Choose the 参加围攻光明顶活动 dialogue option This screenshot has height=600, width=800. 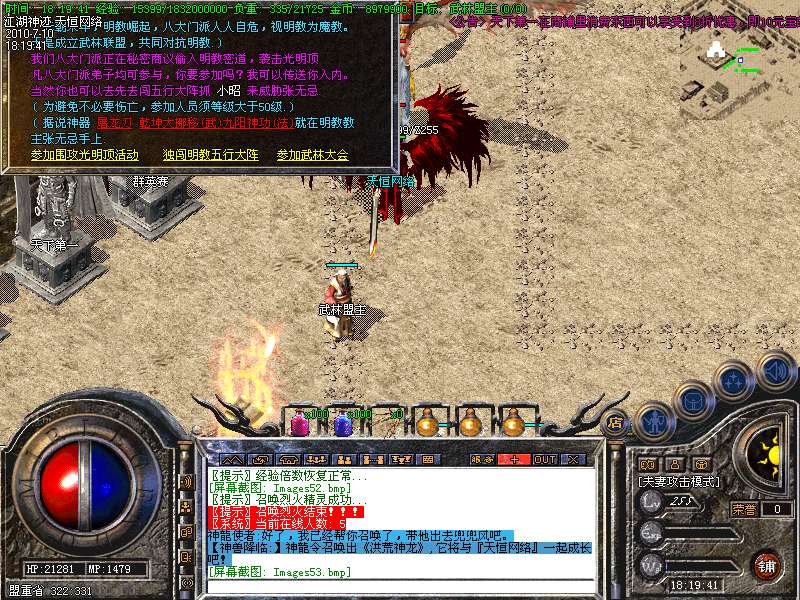[84, 155]
